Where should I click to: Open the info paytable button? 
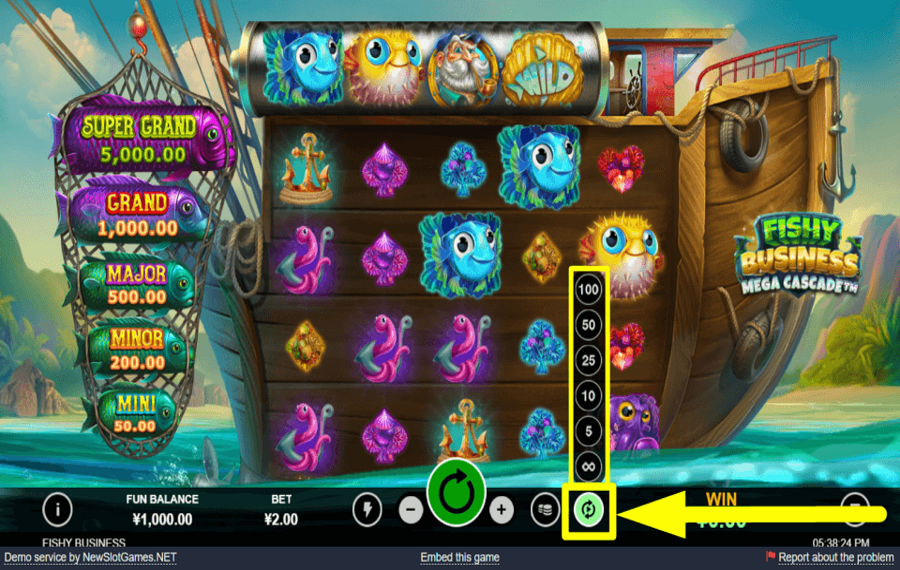(57, 509)
